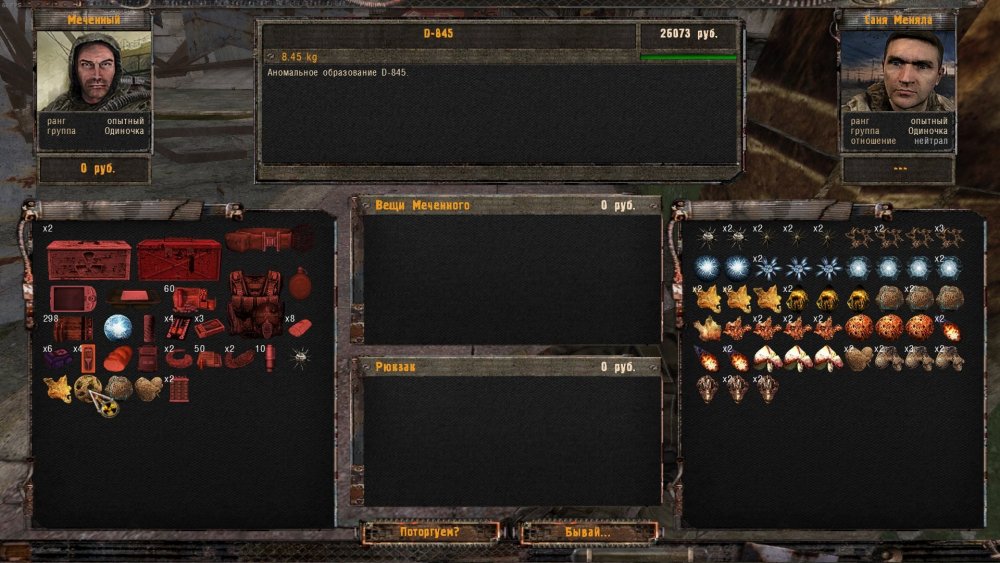Pick the red crate marked with an X

[178, 260]
